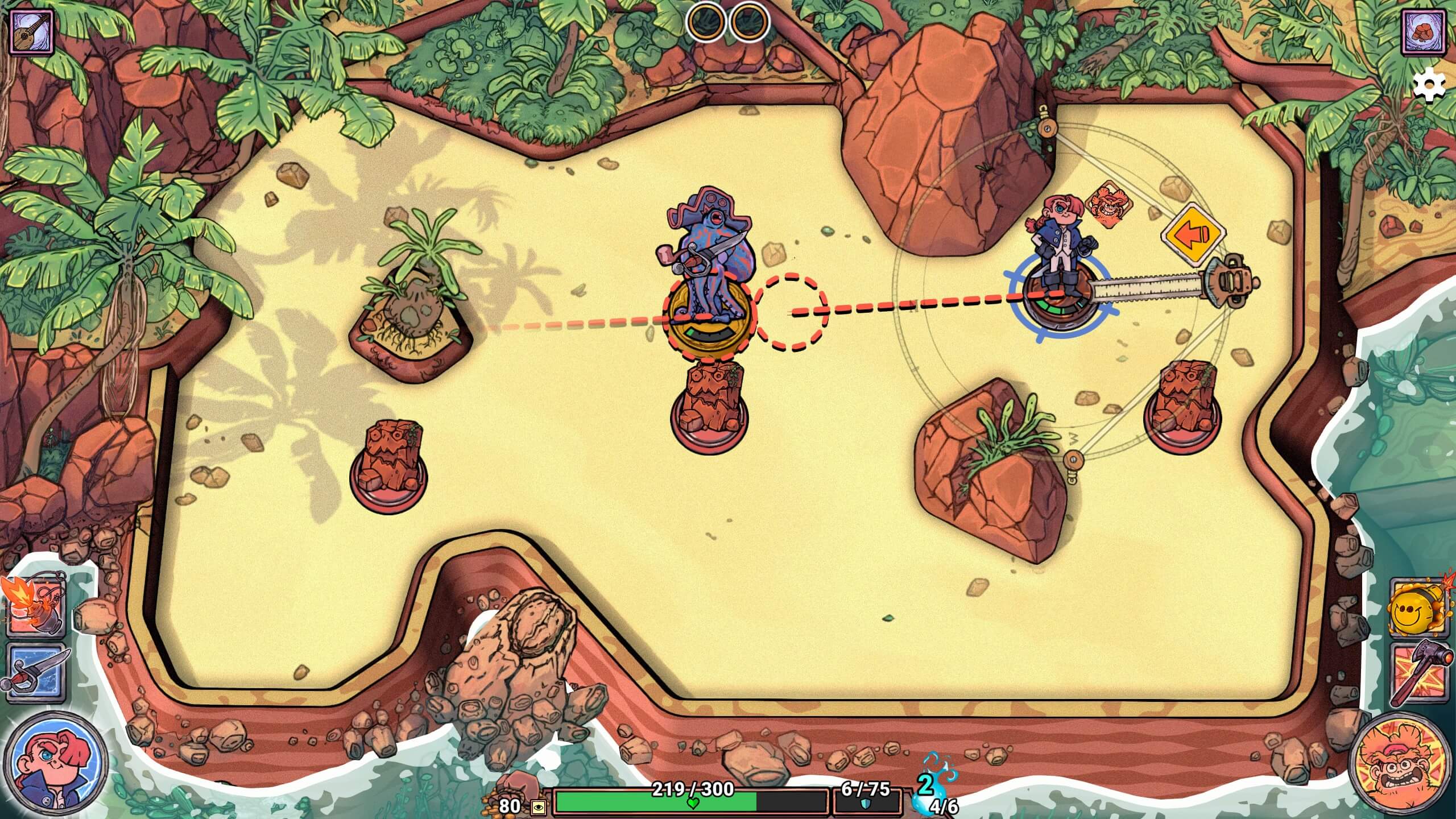1456x819 pixels.
Task: Select the flaming grenade ability
Action: click(x=35, y=606)
